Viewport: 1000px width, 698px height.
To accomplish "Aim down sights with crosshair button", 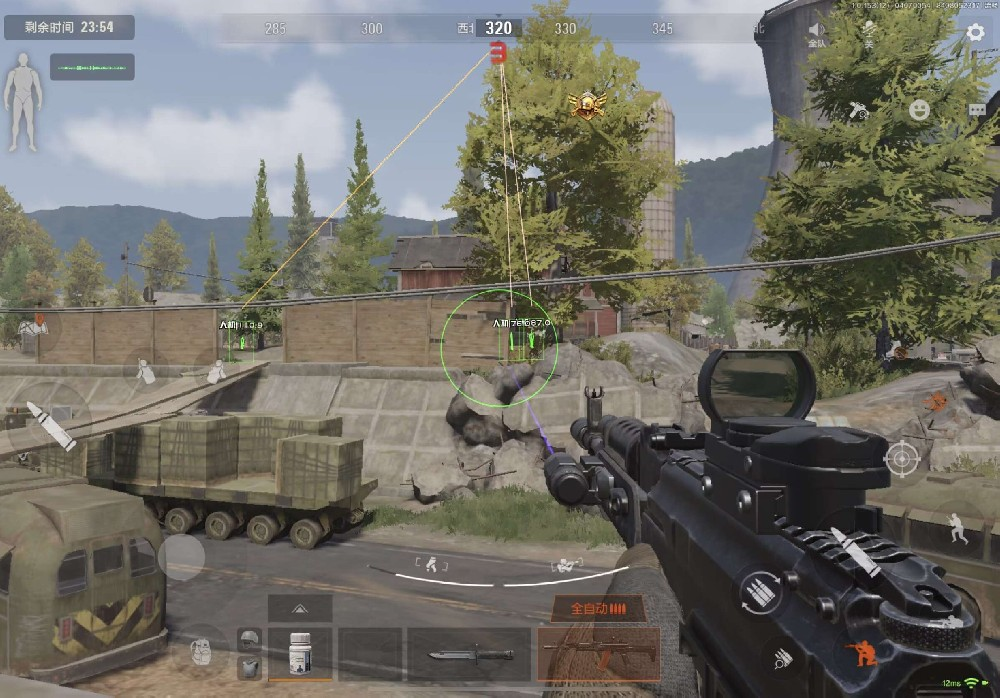I will (x=901, y=459).
